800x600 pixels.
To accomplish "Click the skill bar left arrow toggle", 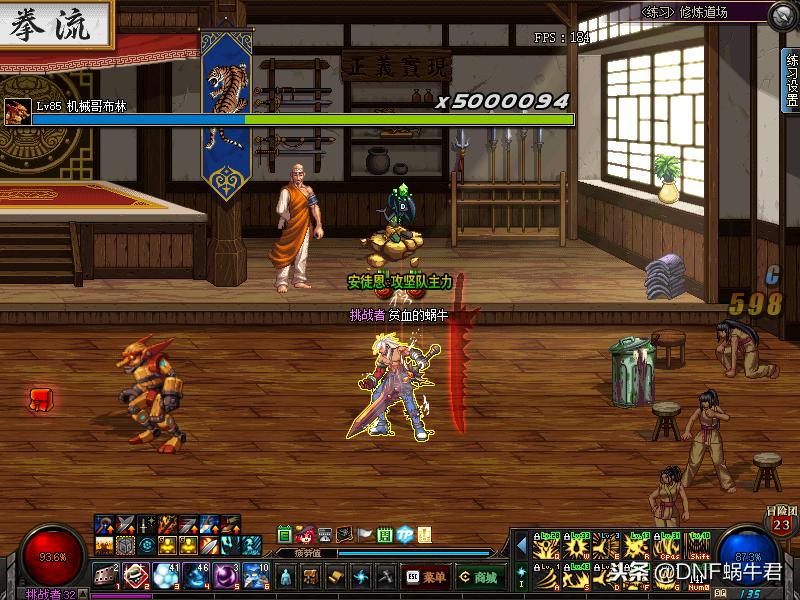I will point(520,545).
